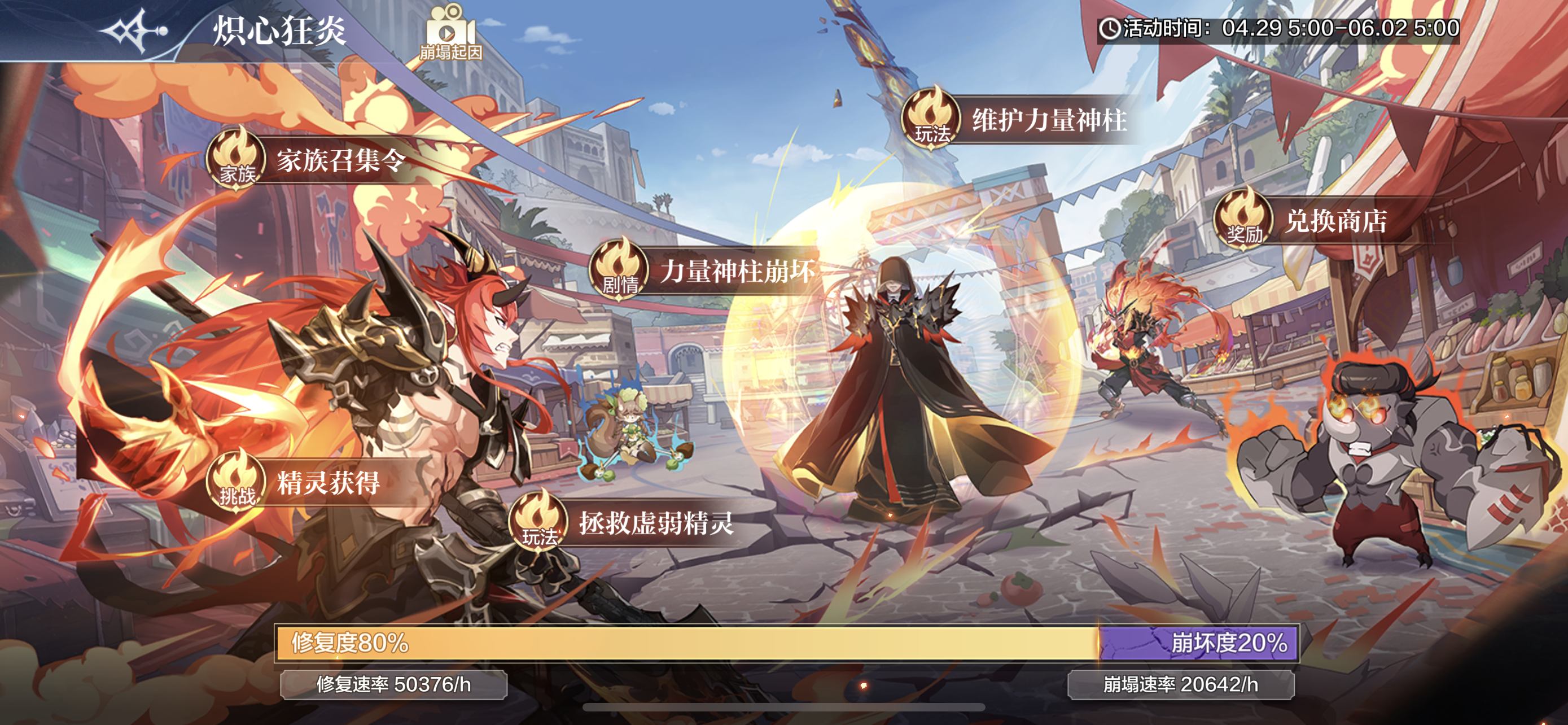Start the 精灵获得 challenge

298,483
